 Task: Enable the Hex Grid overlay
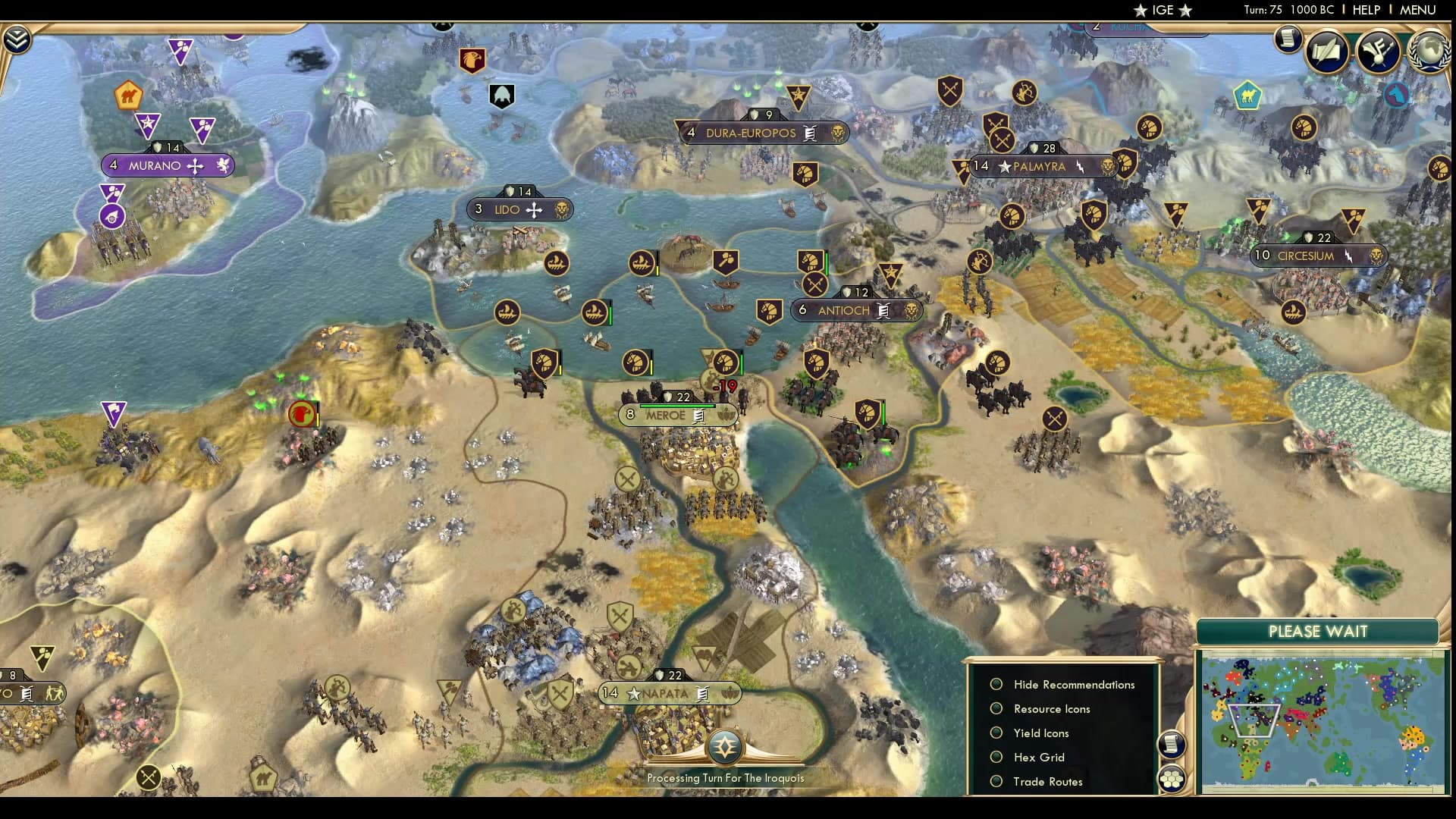pyautogui.click(x=1038, y=757)
